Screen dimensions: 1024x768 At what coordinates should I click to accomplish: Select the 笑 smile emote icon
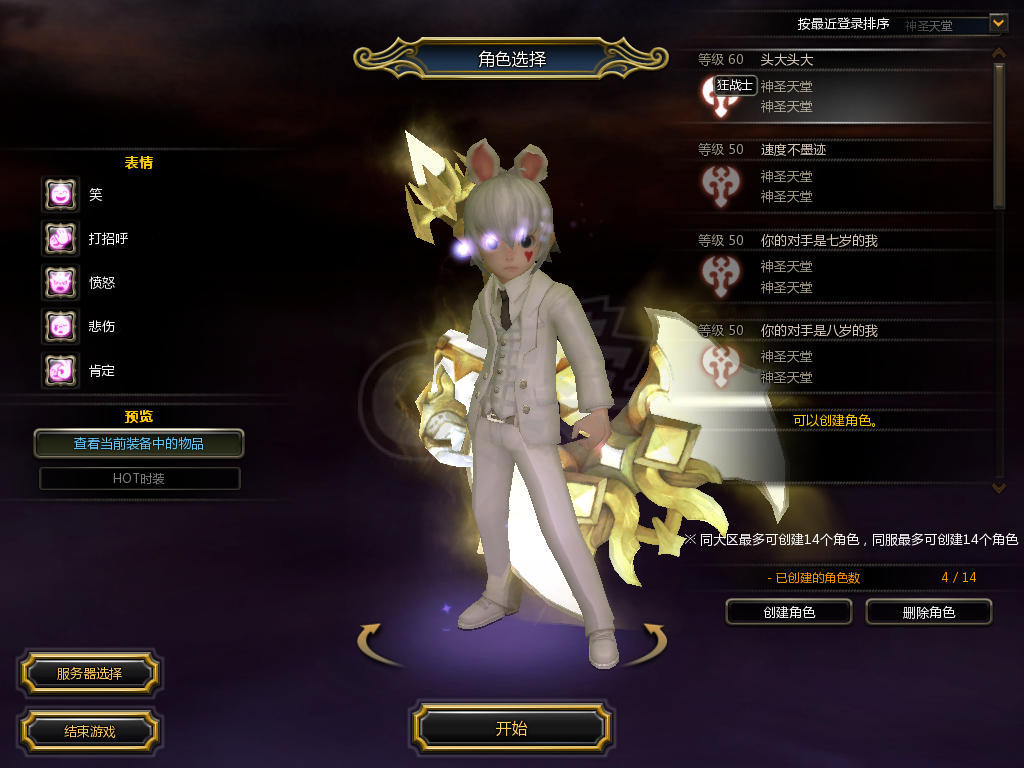pos(60,194)
